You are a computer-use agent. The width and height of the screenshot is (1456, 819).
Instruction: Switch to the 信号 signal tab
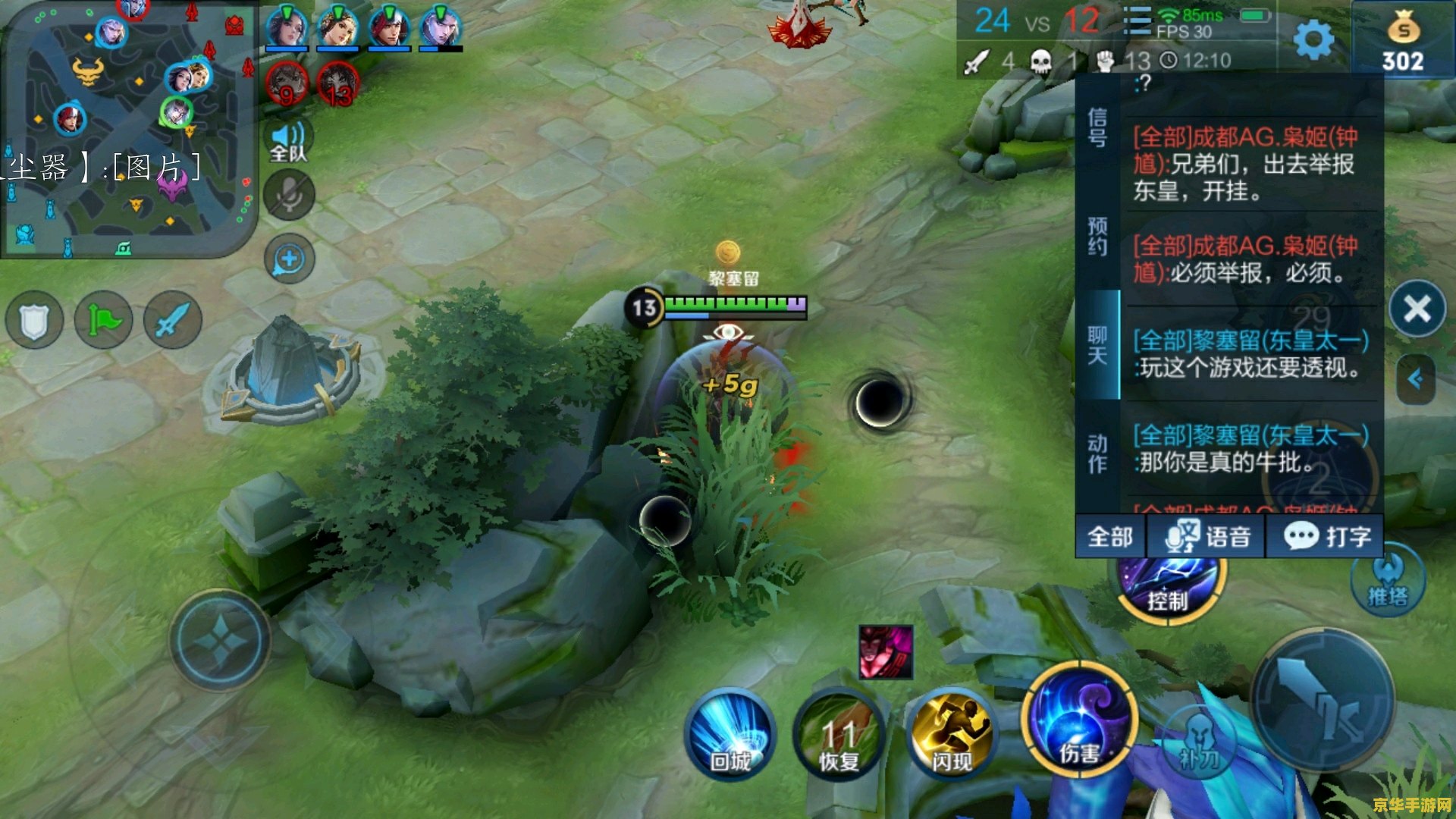click(x=1097, y=127)
